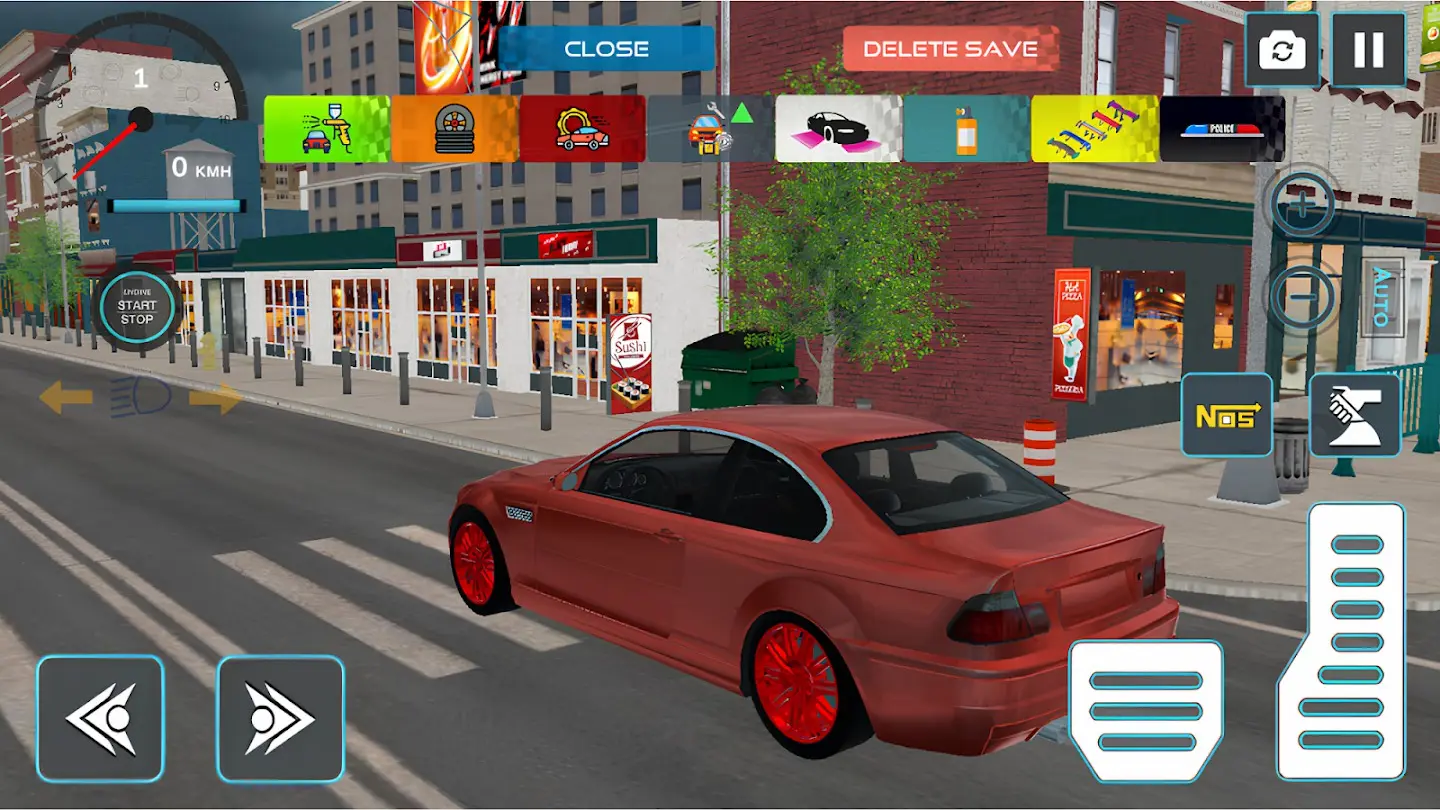Viewport: 1440px width, 810px height.
Task: Click the Delete Save button
Action: (950, 49)
